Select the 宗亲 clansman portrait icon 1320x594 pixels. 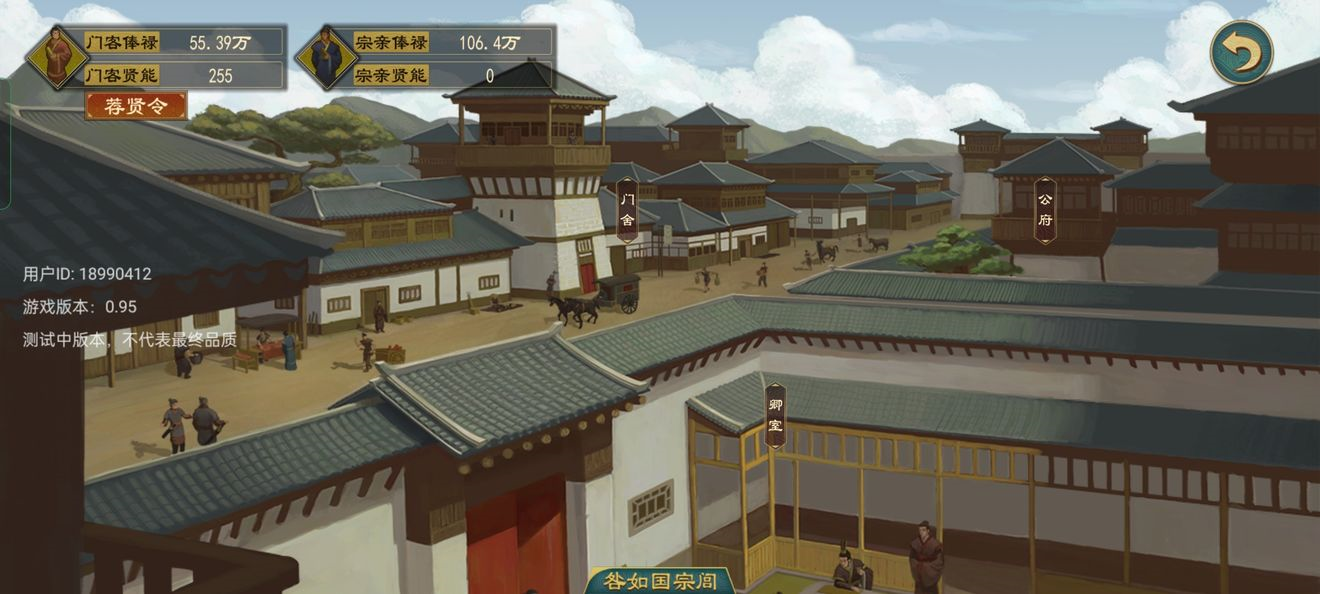(x=326, y=57)
